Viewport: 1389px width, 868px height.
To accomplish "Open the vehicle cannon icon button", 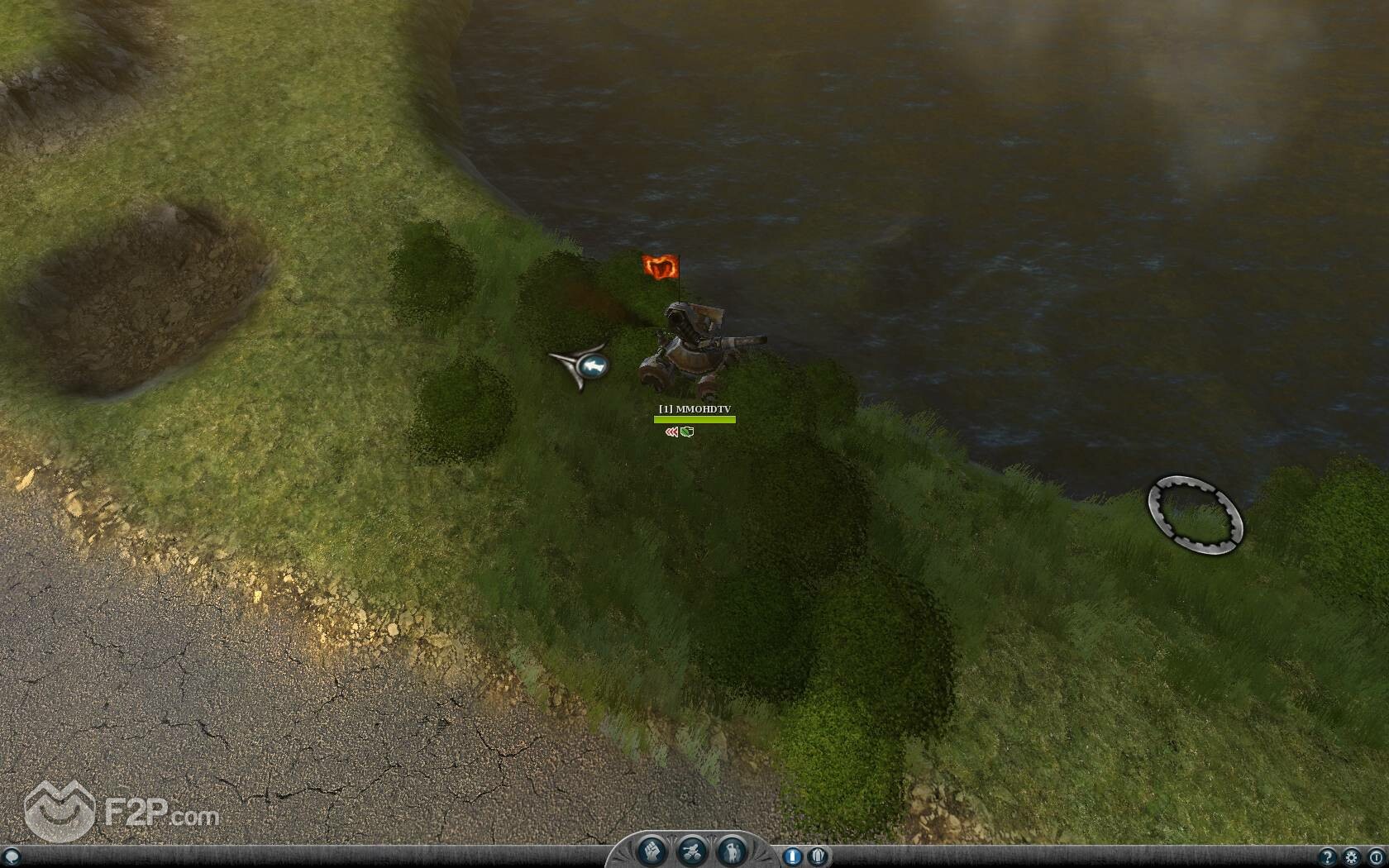I will point(691,851).
